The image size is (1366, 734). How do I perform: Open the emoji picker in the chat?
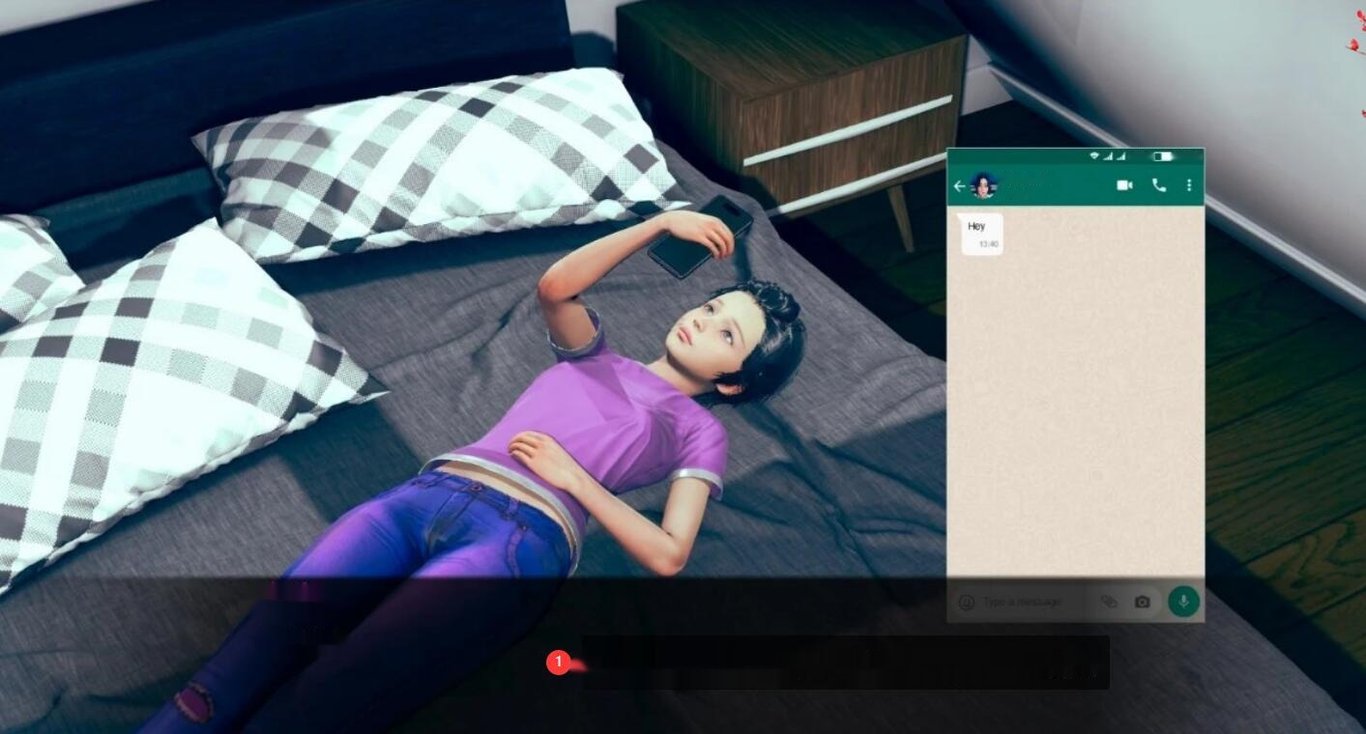(965, 601)
